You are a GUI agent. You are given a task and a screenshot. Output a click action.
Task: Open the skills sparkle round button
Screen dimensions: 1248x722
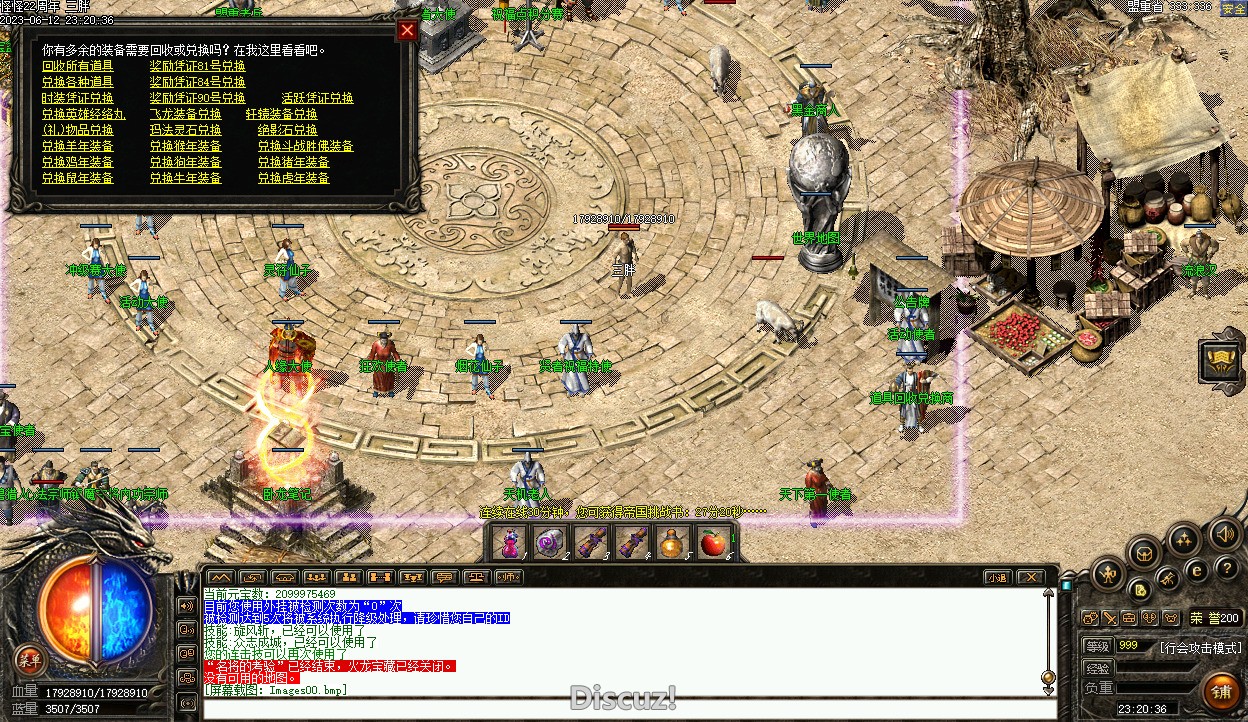tap(1185, 540)
